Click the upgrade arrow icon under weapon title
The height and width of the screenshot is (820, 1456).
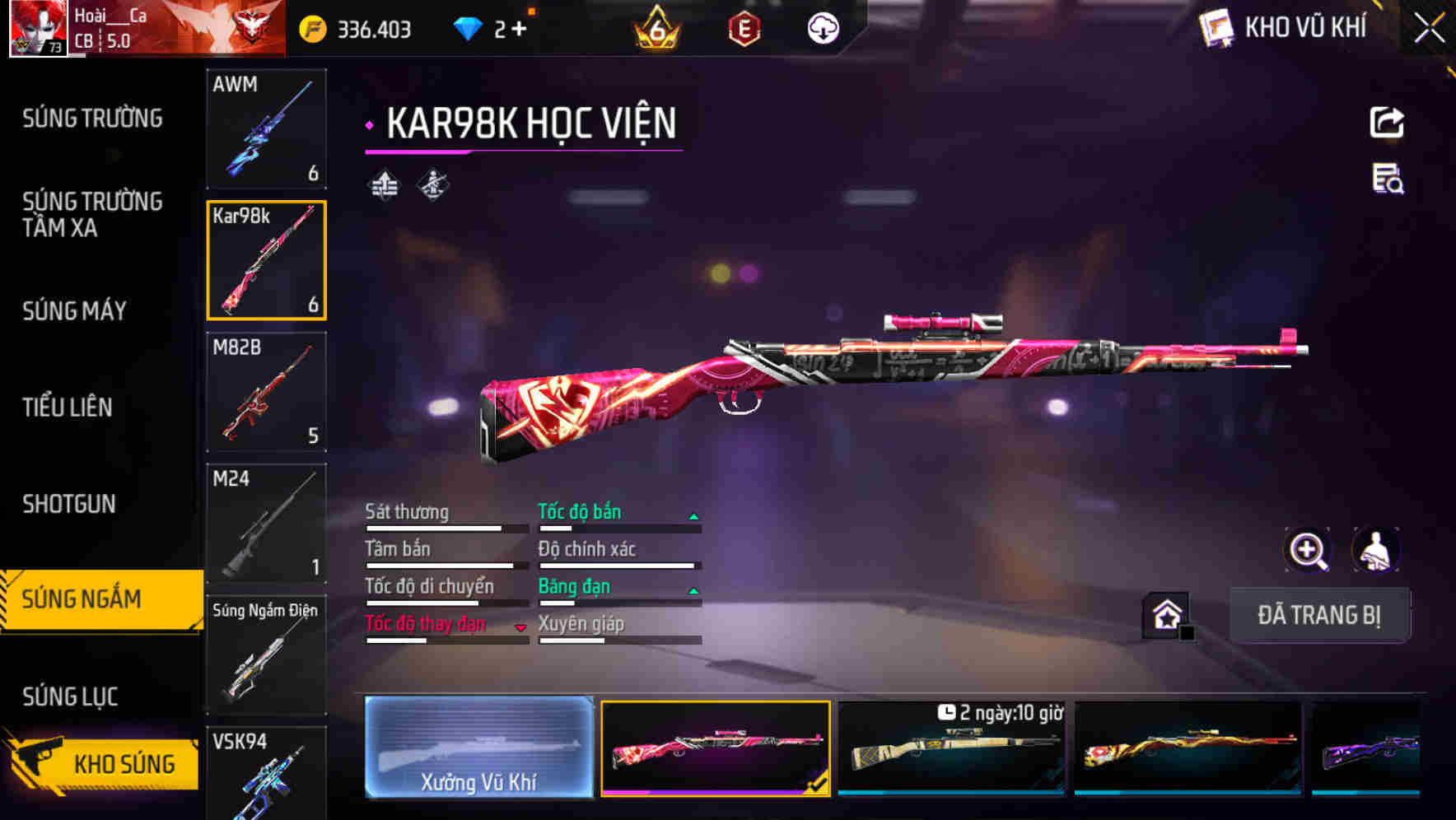(382, 186)
